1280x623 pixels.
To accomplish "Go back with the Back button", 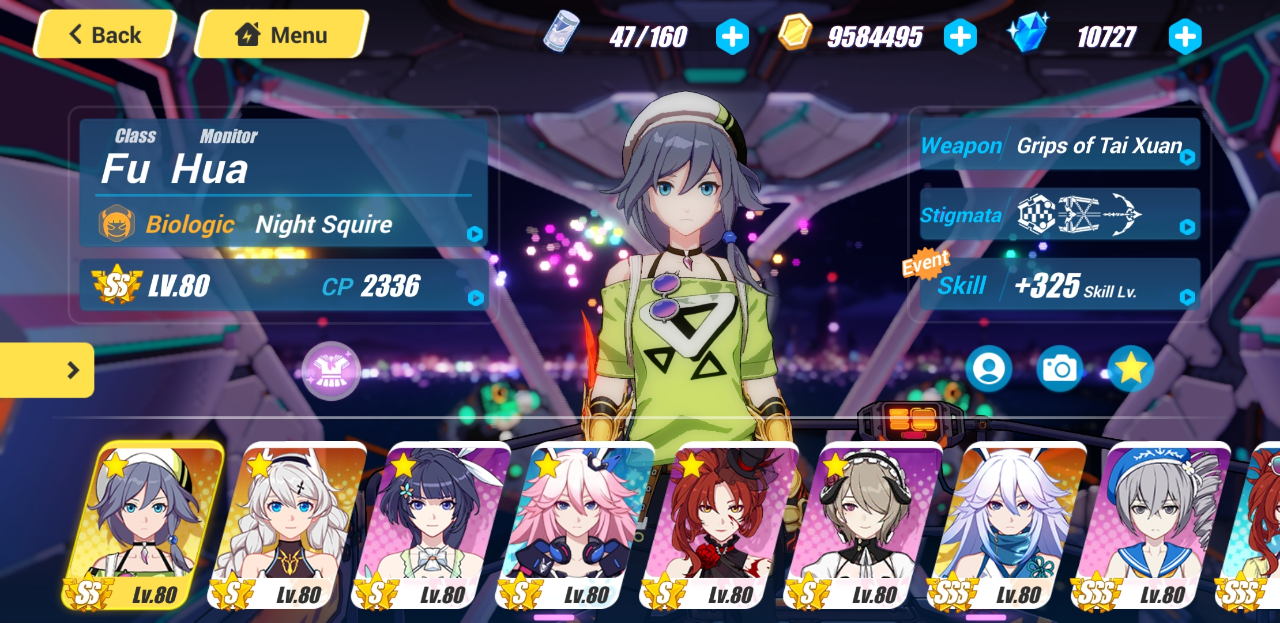I will 105,35.
